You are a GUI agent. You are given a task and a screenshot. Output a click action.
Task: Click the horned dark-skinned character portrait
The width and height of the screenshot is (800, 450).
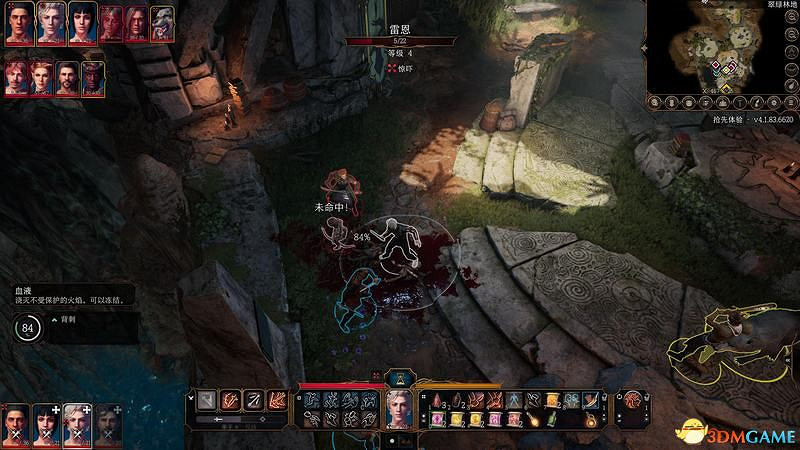coord(92,76)
